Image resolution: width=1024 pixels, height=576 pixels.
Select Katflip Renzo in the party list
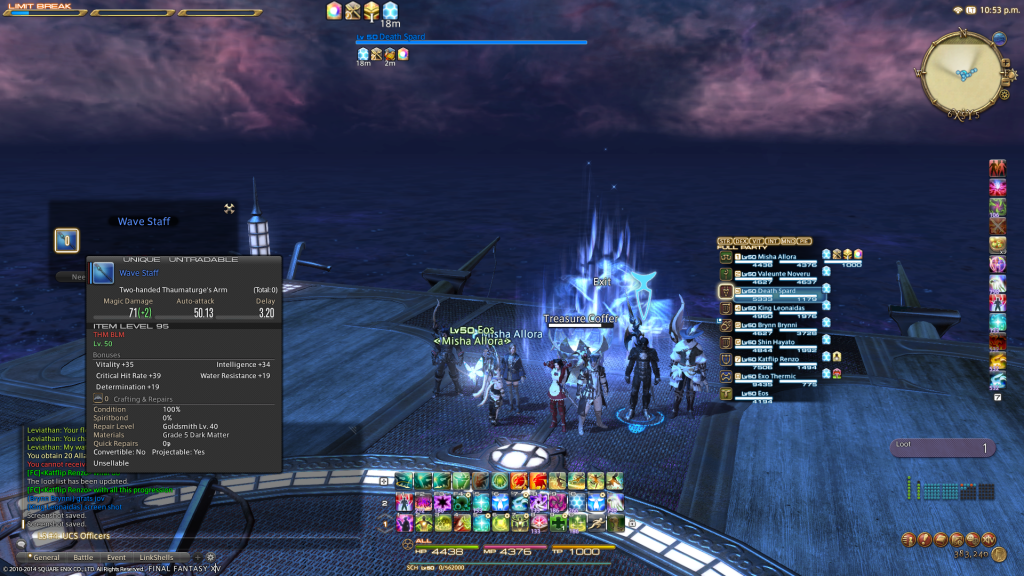point(770,360)
